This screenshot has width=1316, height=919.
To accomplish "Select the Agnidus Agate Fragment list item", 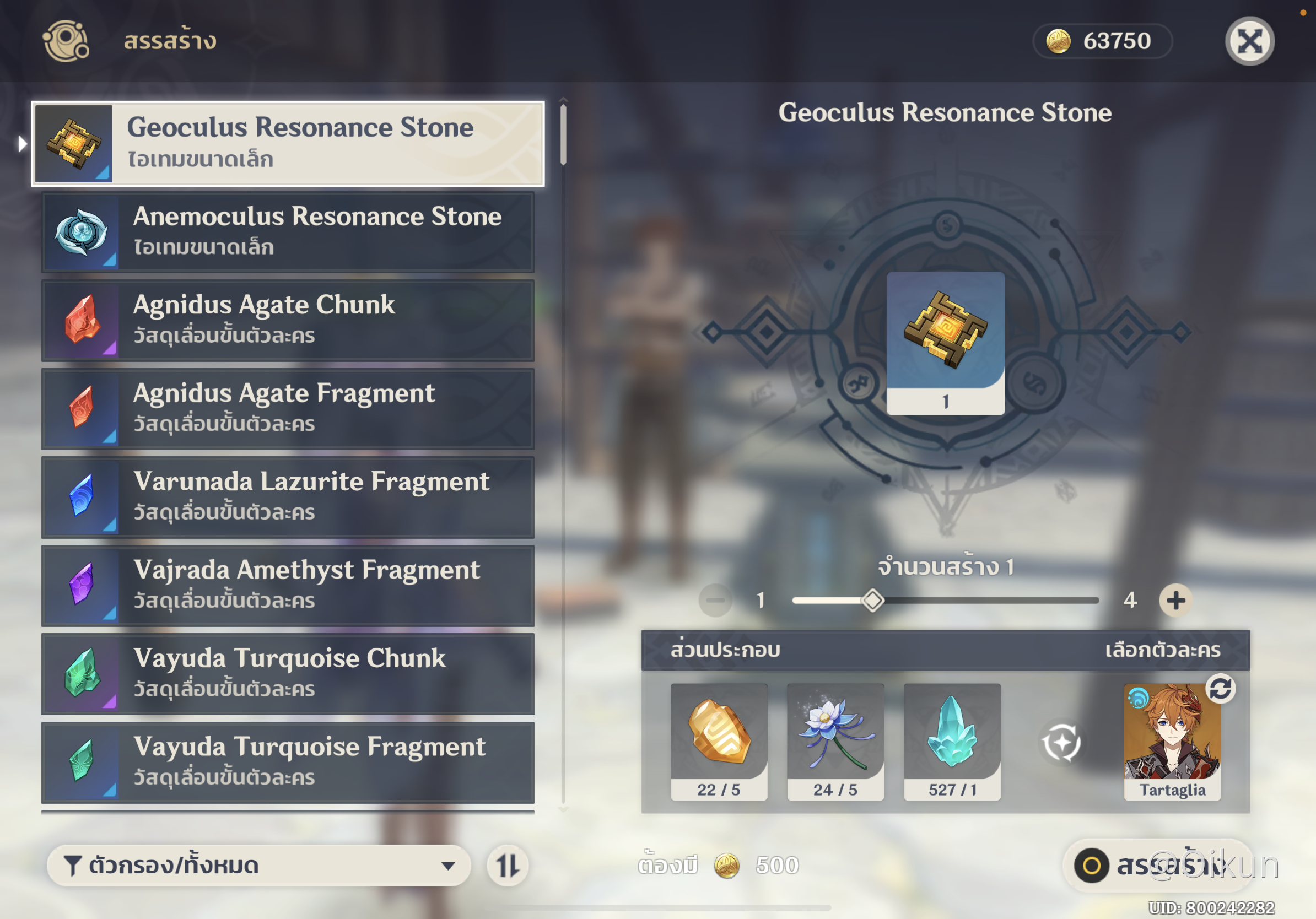I will pyautogui.click(x=287, y=410).
